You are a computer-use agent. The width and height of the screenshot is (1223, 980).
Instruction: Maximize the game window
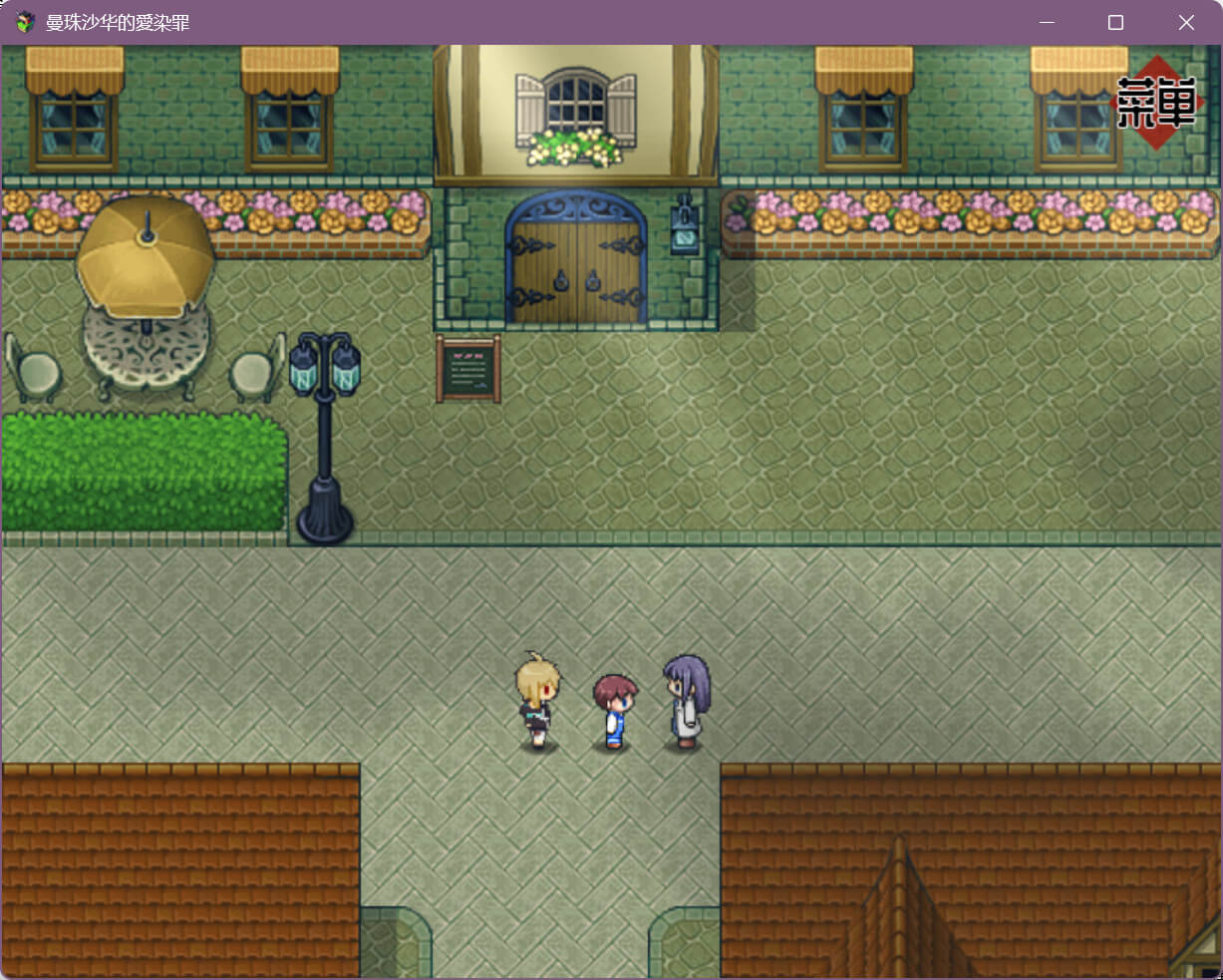pos(1115,22)
